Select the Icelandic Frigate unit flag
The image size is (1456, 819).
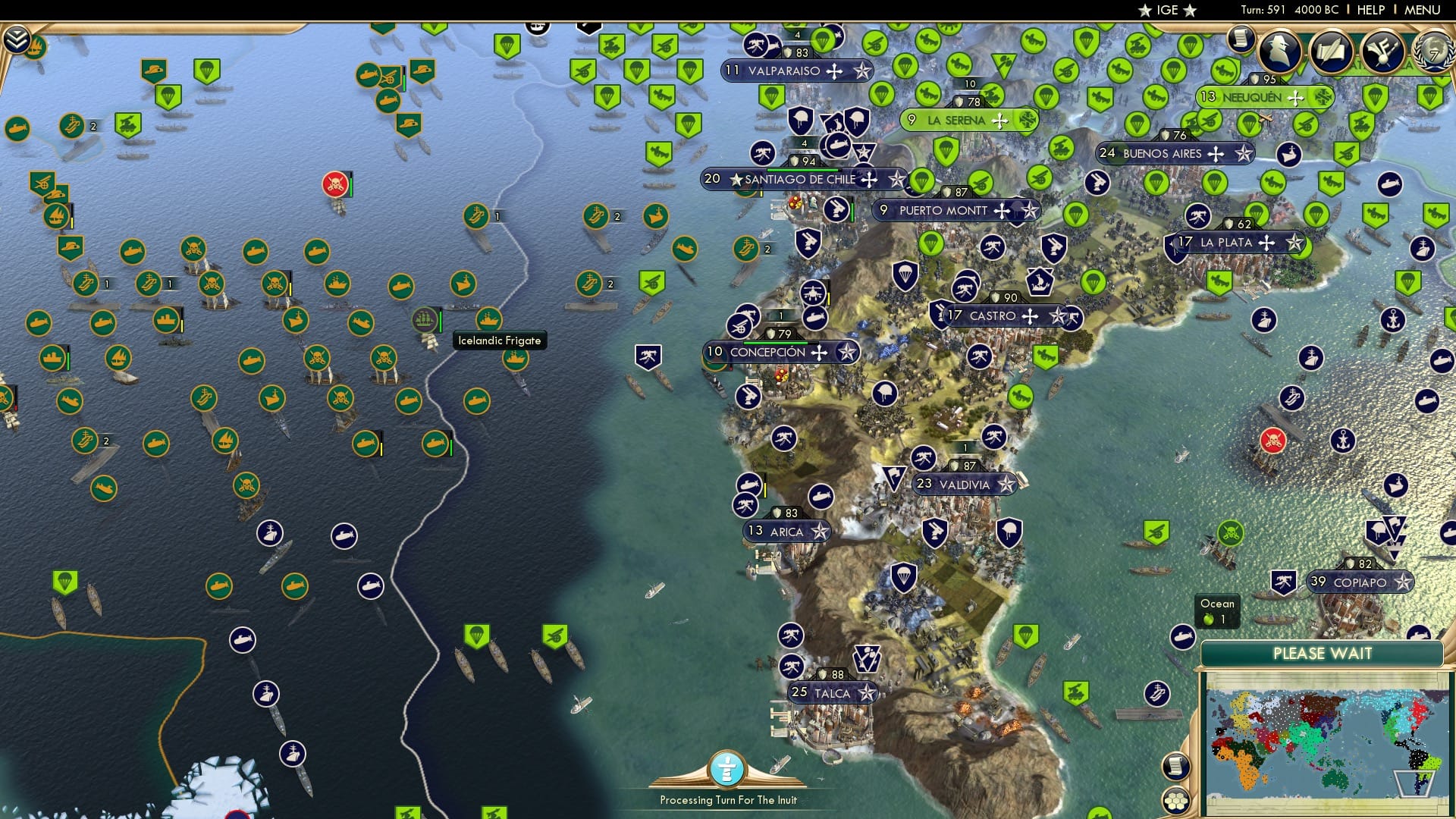coord(425,318)
